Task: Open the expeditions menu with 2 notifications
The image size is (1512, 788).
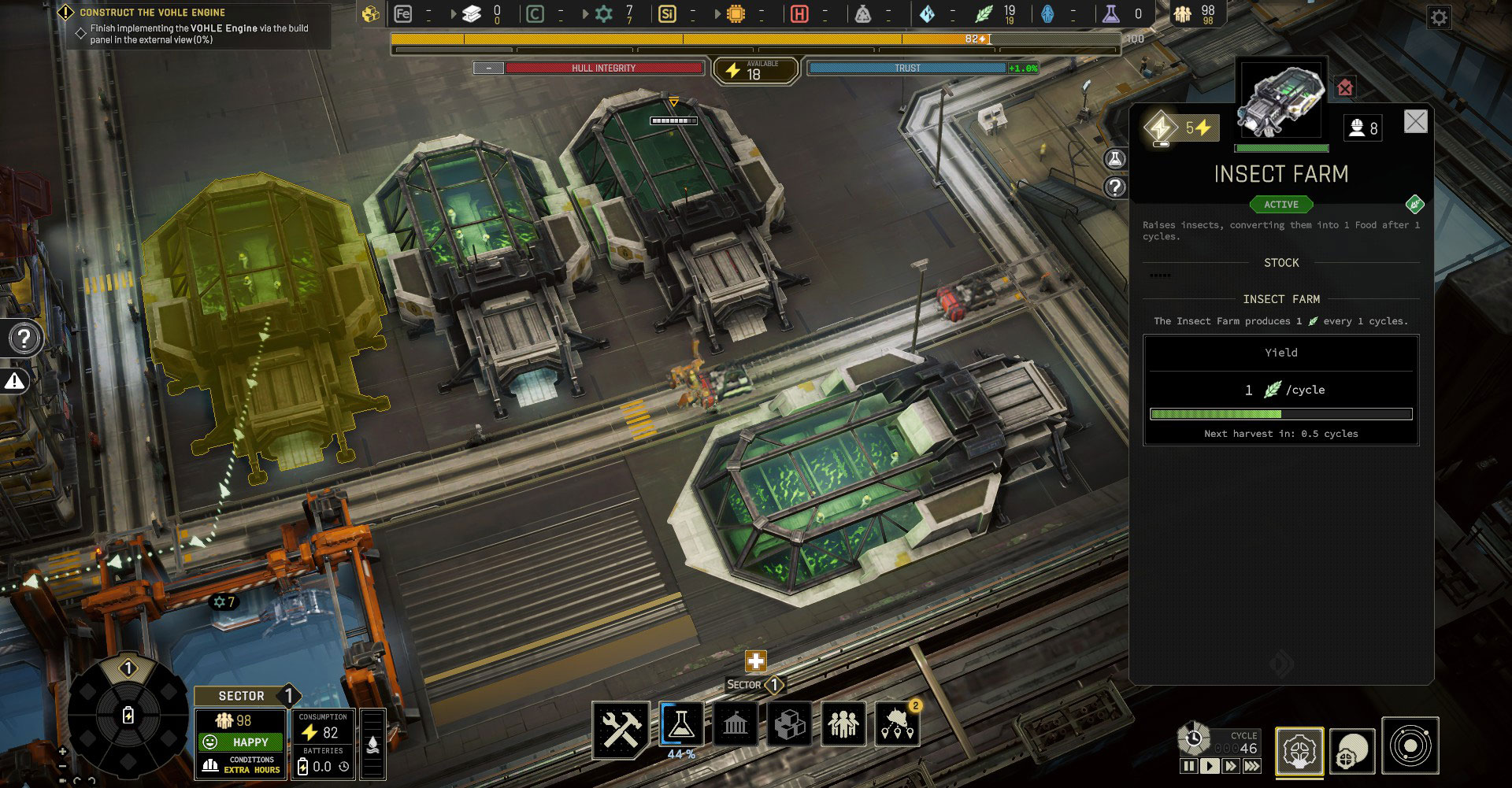Action: [897, 724]
